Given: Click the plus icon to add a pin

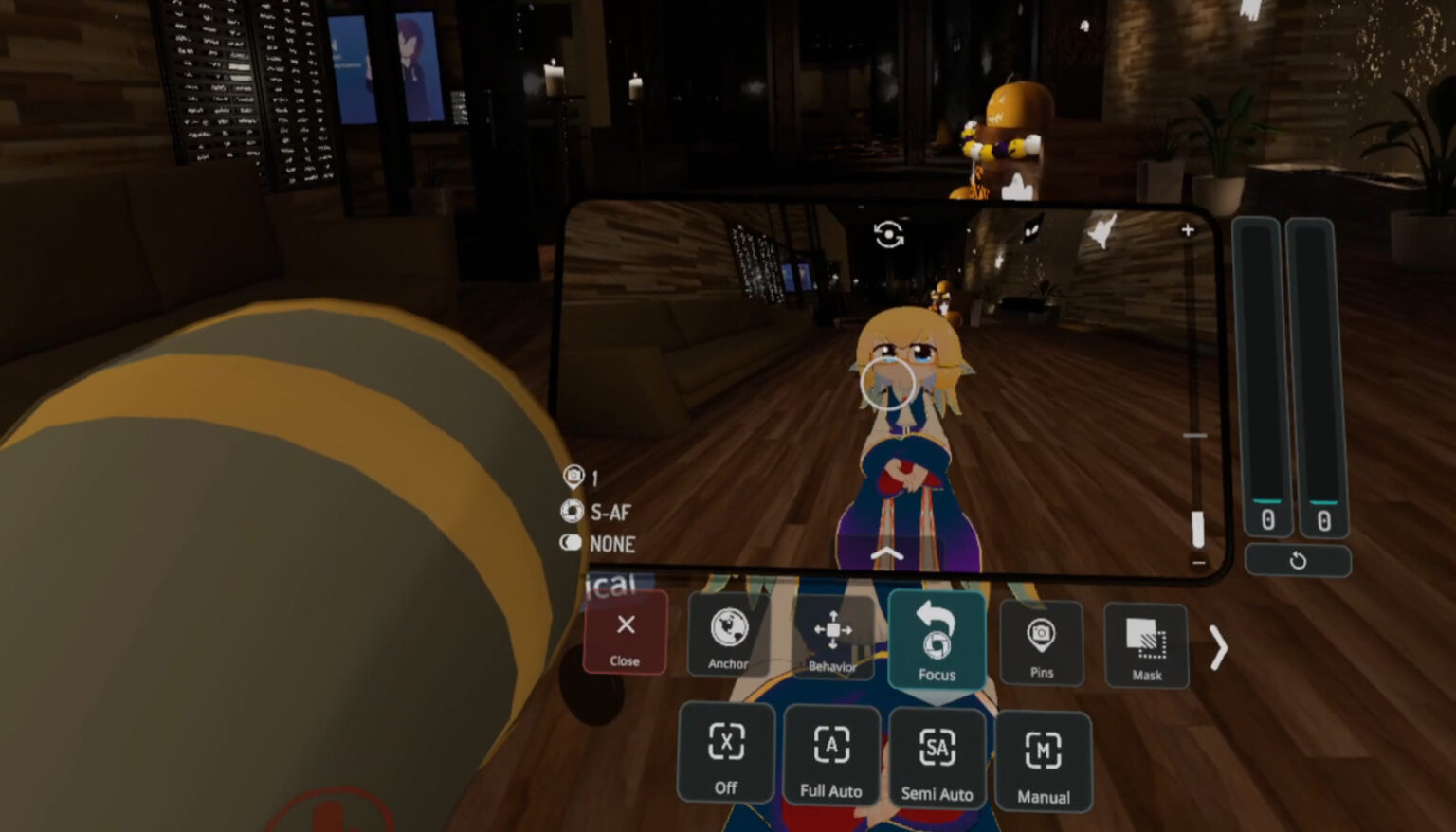Looking at the screenshot, I should click(1186, 229).
